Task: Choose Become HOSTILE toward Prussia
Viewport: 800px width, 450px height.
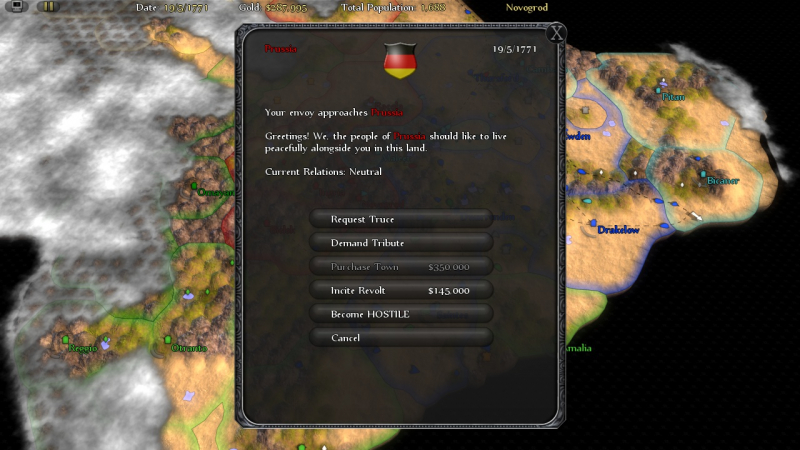Action: click(x=401, y=314)
